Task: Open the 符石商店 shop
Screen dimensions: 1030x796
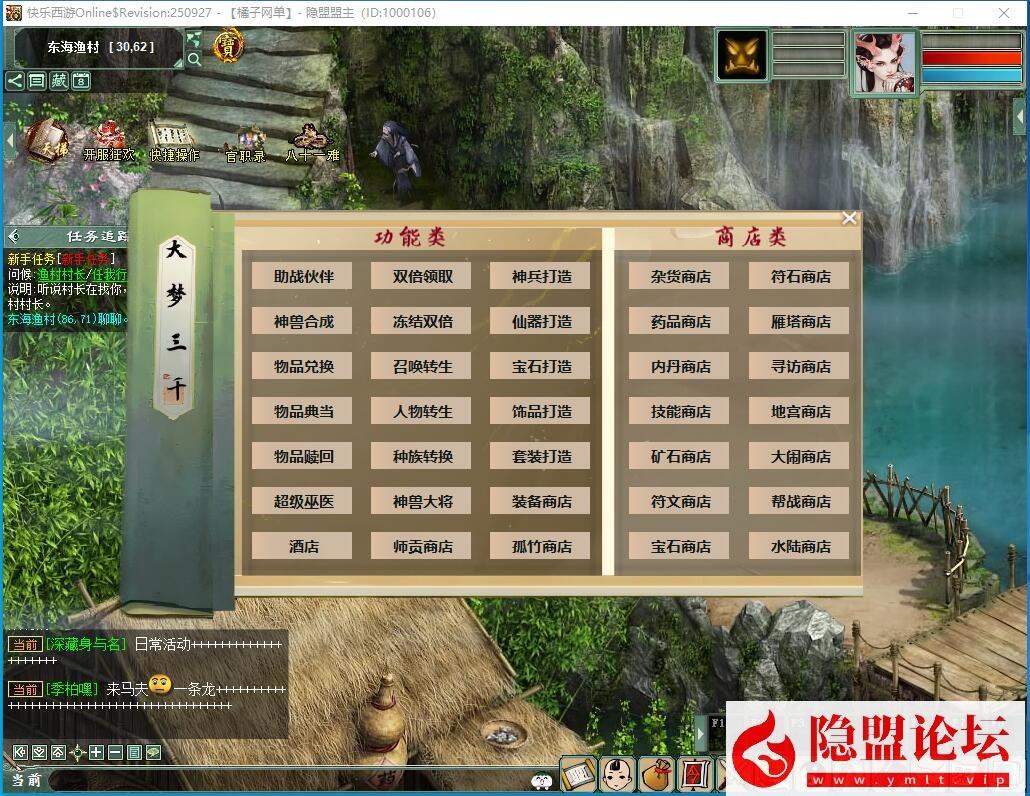Action: pos(799,276)
